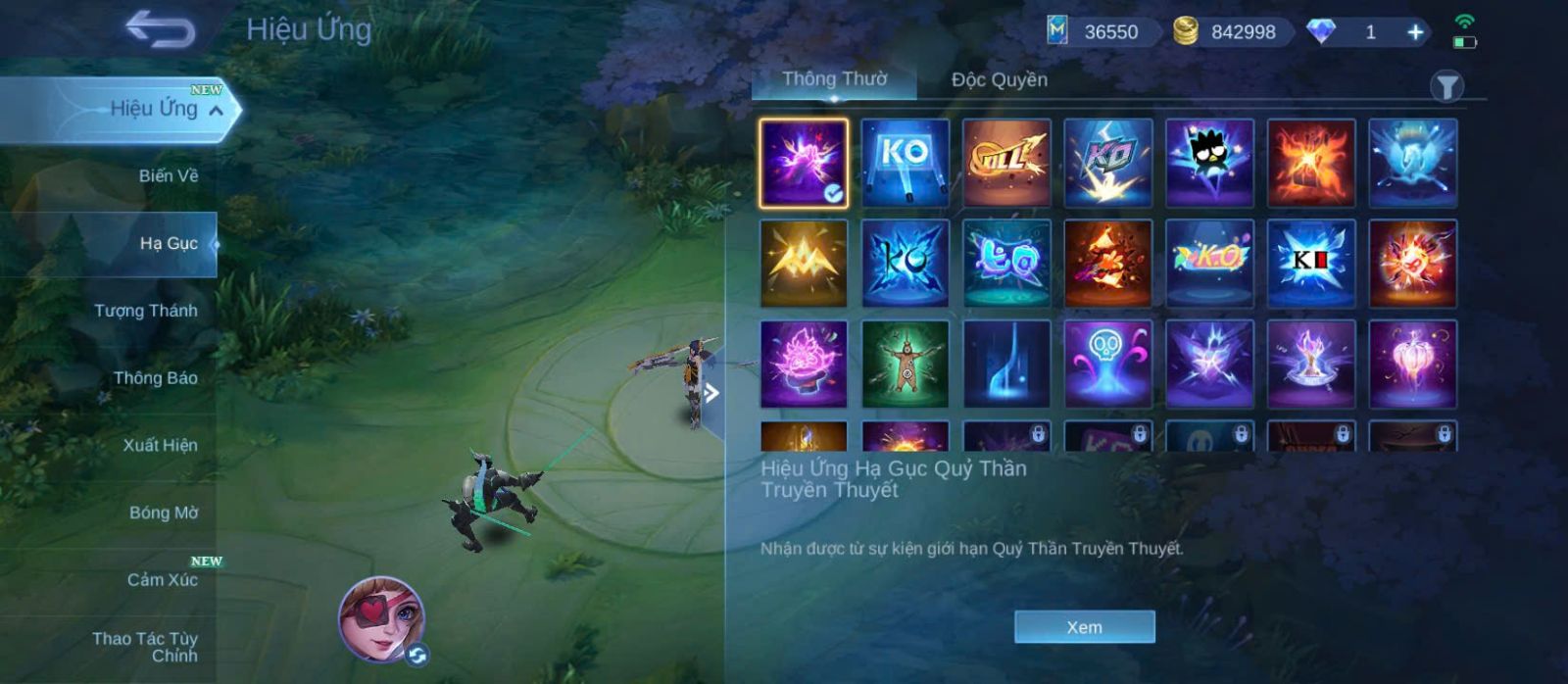Screen dimensions: 1568x684
Task: Go back using the return arrow
Action: (x=160, y=29)
